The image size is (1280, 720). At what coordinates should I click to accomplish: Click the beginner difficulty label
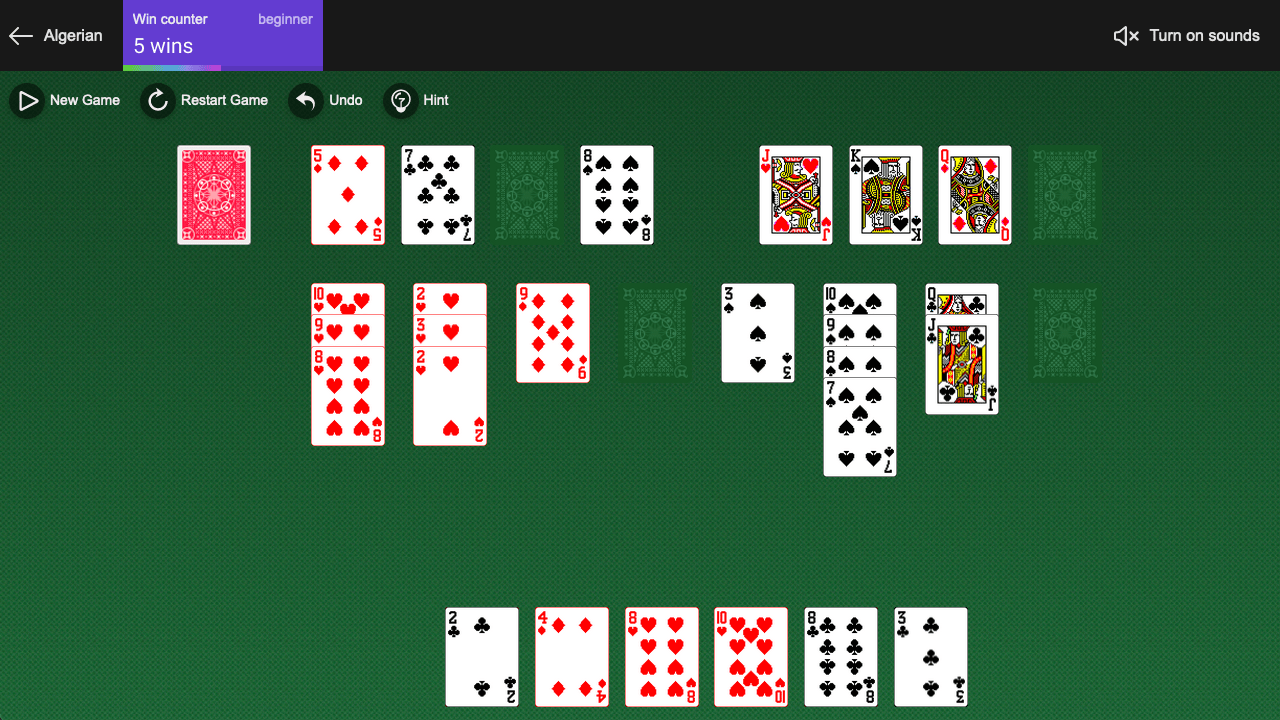coord(285,18)
